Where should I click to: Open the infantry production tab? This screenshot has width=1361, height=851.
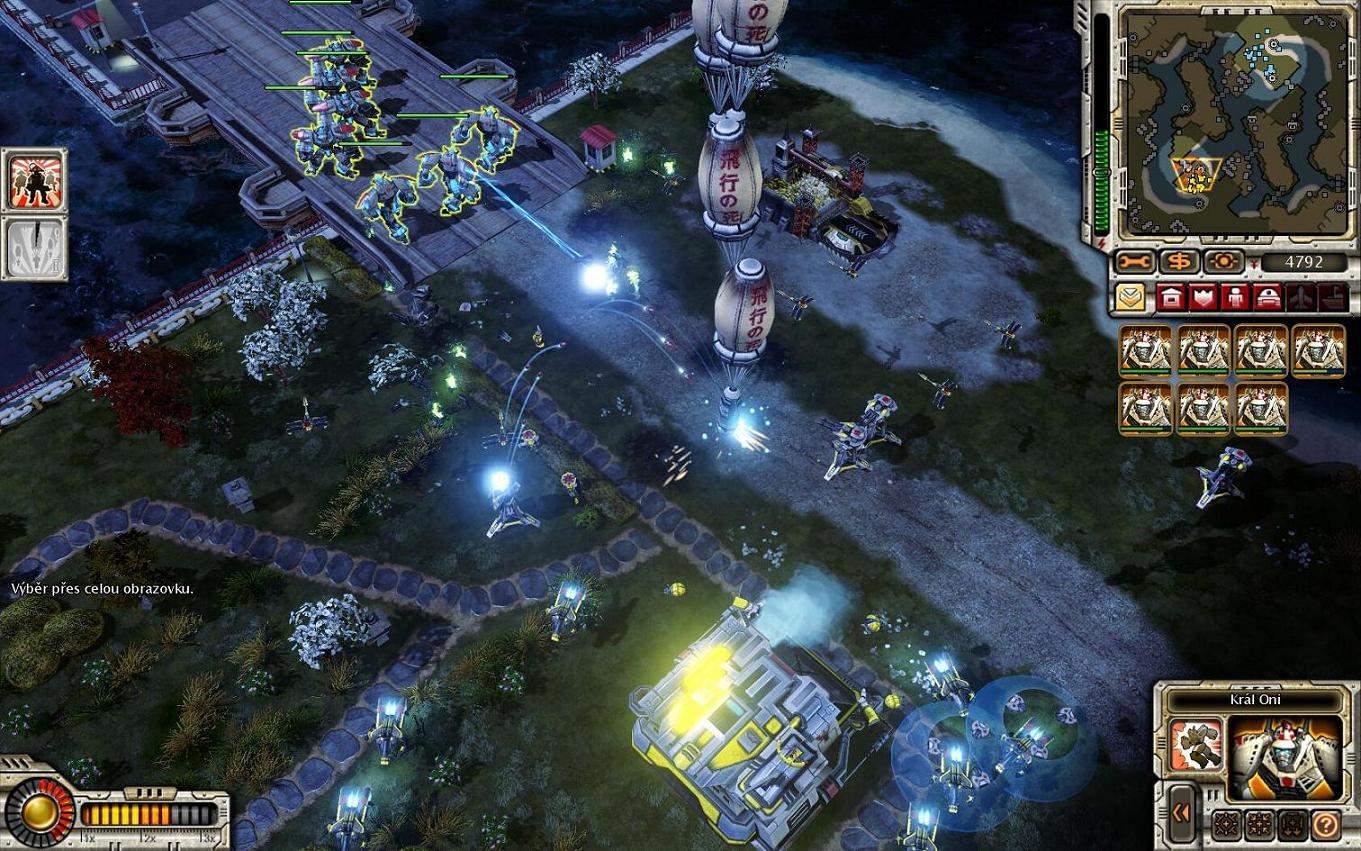[1237, 298]
